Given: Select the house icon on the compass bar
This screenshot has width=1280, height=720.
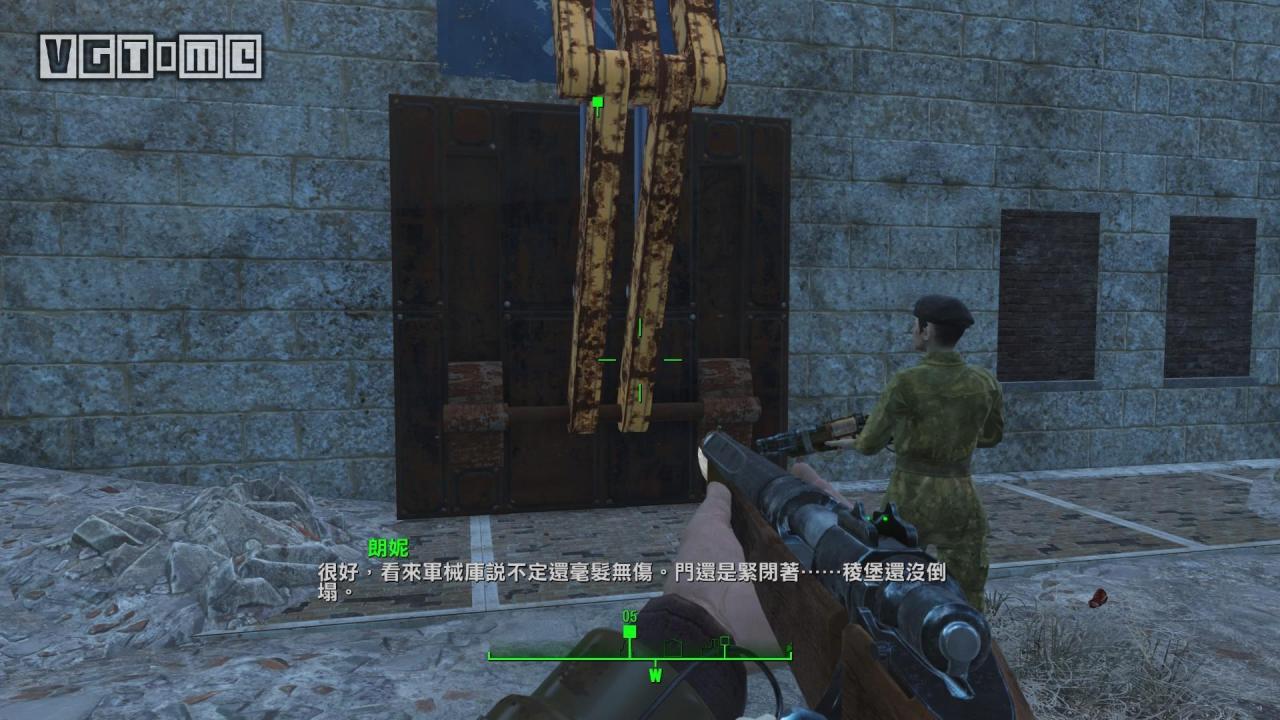Looking at the screenshot, I should click(x=673, y=648).
